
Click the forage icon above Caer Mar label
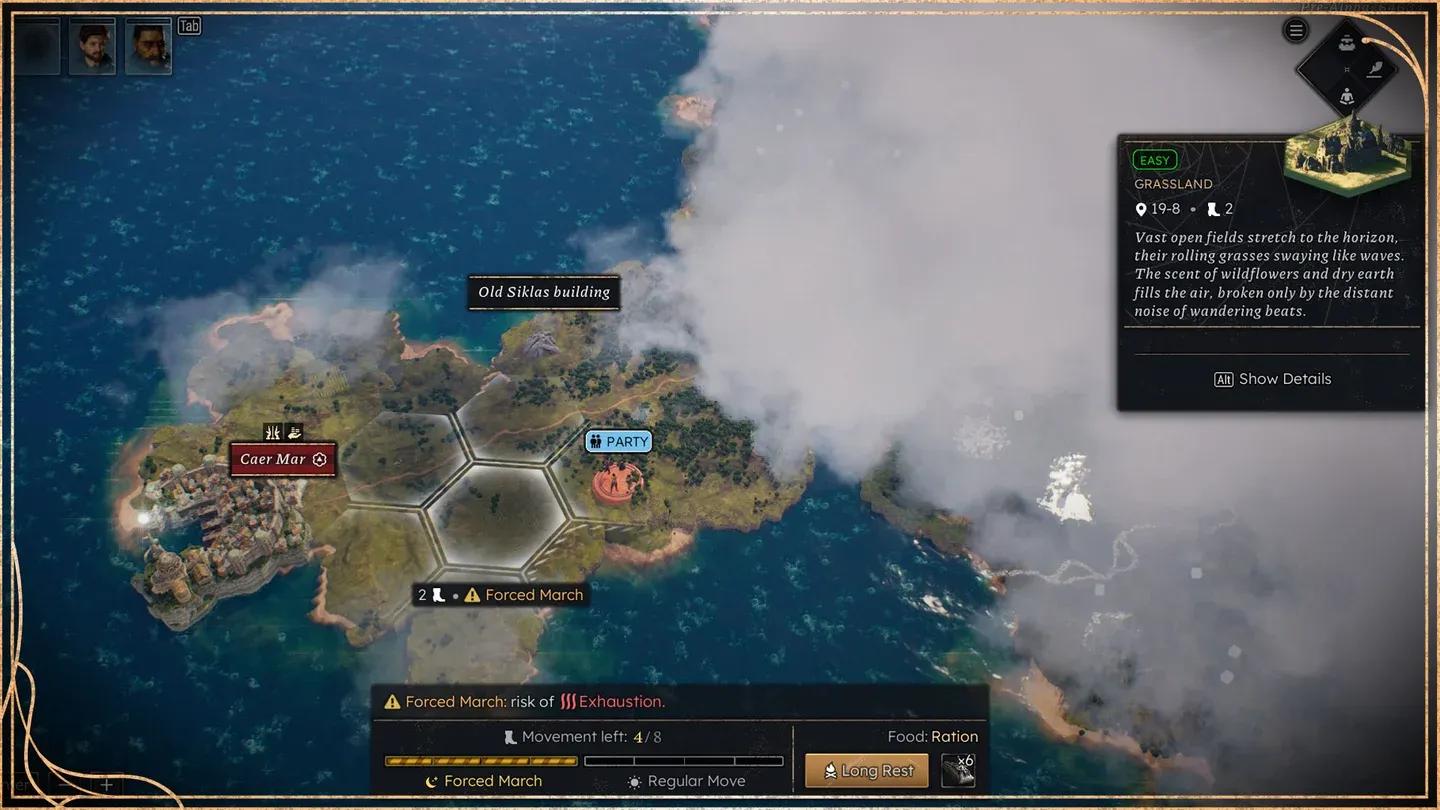click(273, 433)
